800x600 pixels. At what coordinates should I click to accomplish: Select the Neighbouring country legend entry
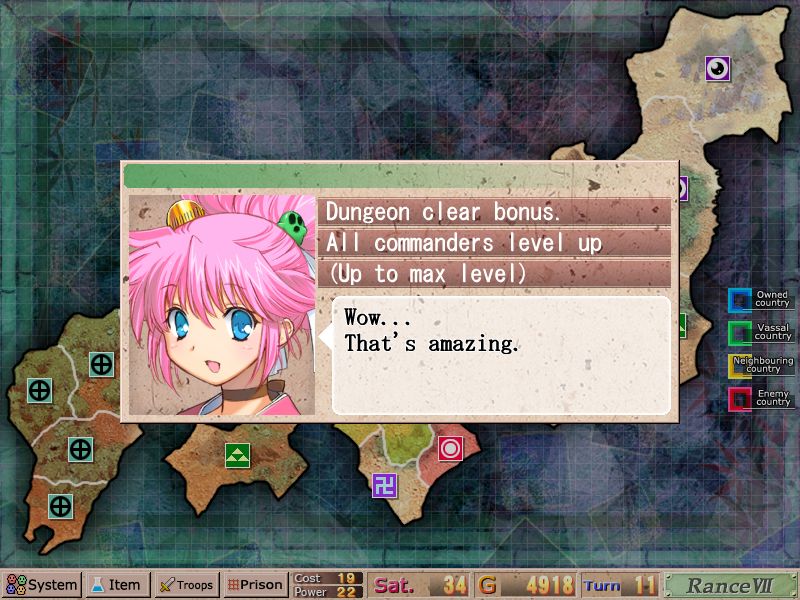point(761,365)
